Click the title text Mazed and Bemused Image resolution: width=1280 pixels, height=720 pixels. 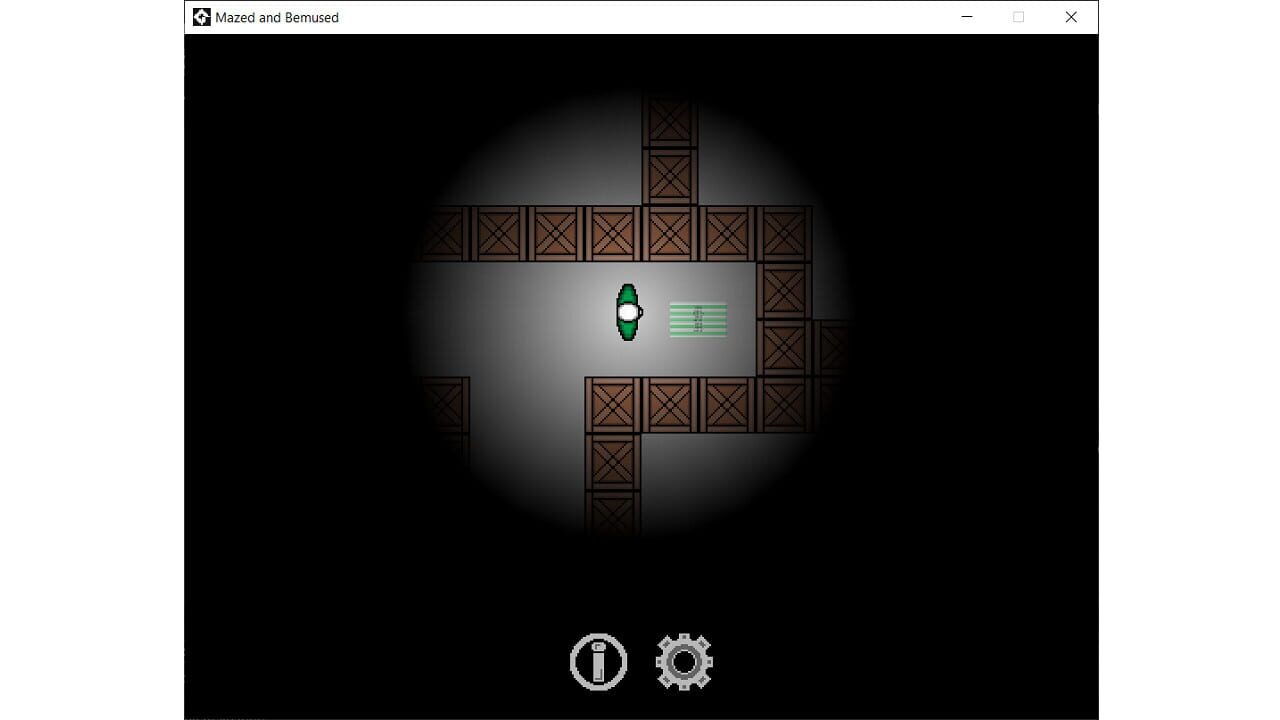click(278, 17)
